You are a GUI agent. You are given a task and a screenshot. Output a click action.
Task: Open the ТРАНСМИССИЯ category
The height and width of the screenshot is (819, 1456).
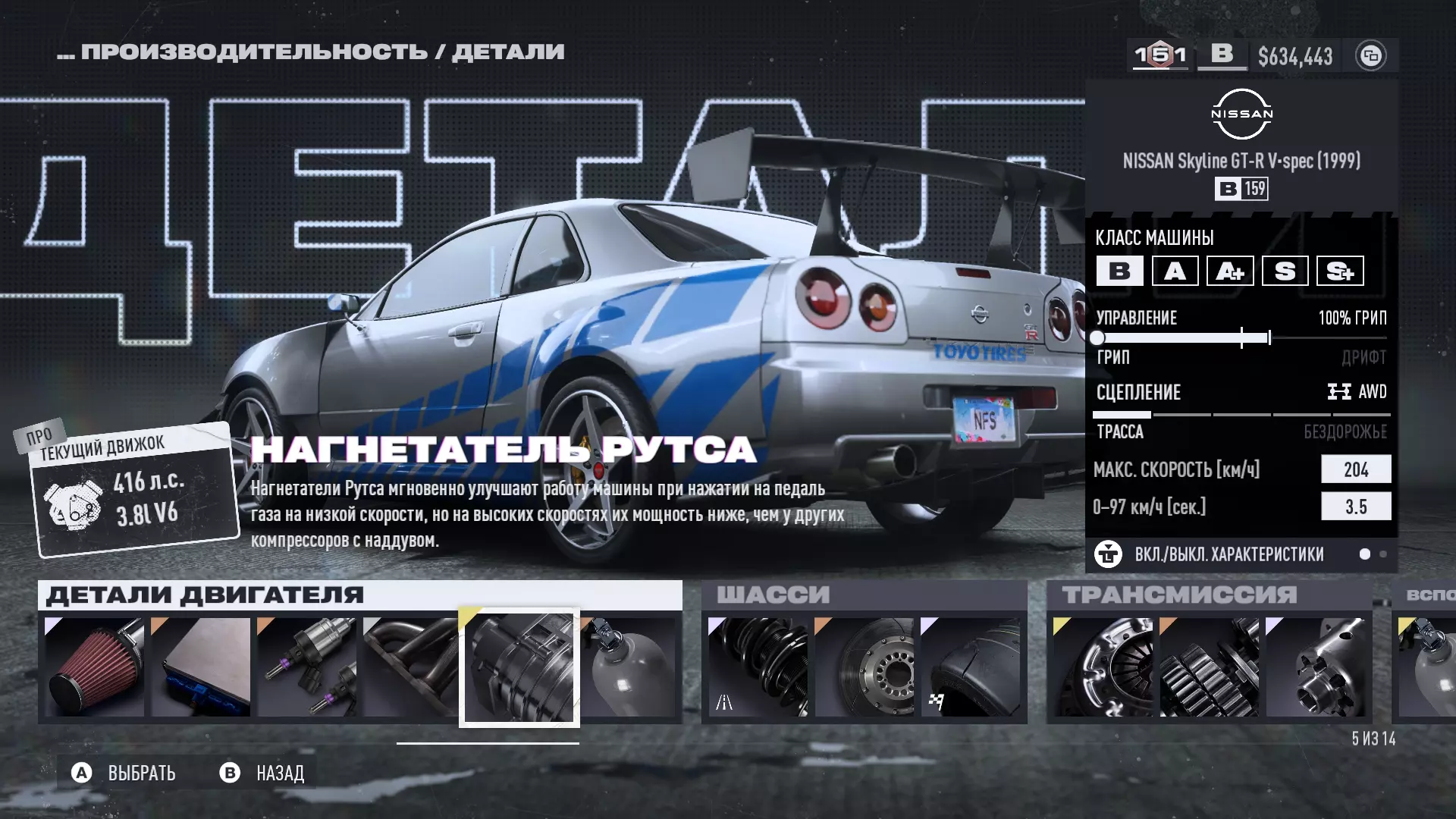pos(1179,595)
